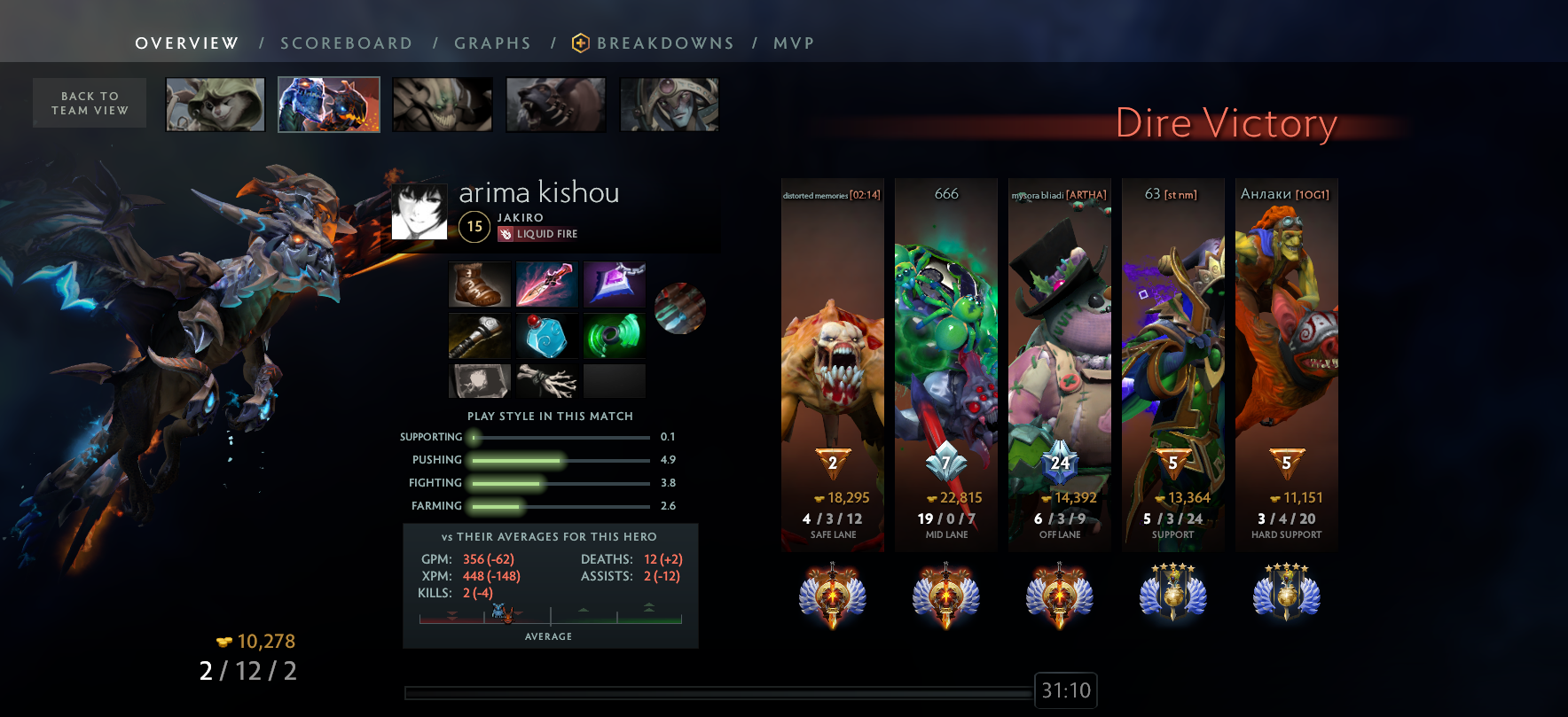1568x717 pixels.
Task: Show the Breakdowns tab
Action: pyautogui.click(x=664, y=43)
